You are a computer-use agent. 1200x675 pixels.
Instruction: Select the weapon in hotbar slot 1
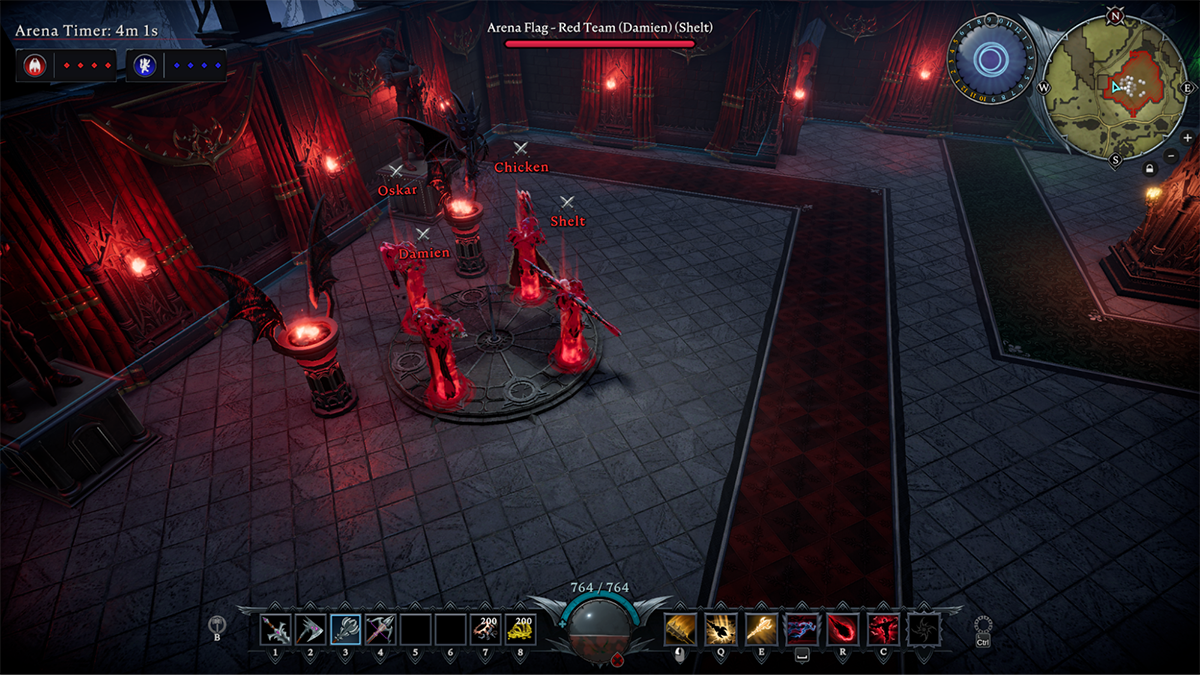click(276, 629)
